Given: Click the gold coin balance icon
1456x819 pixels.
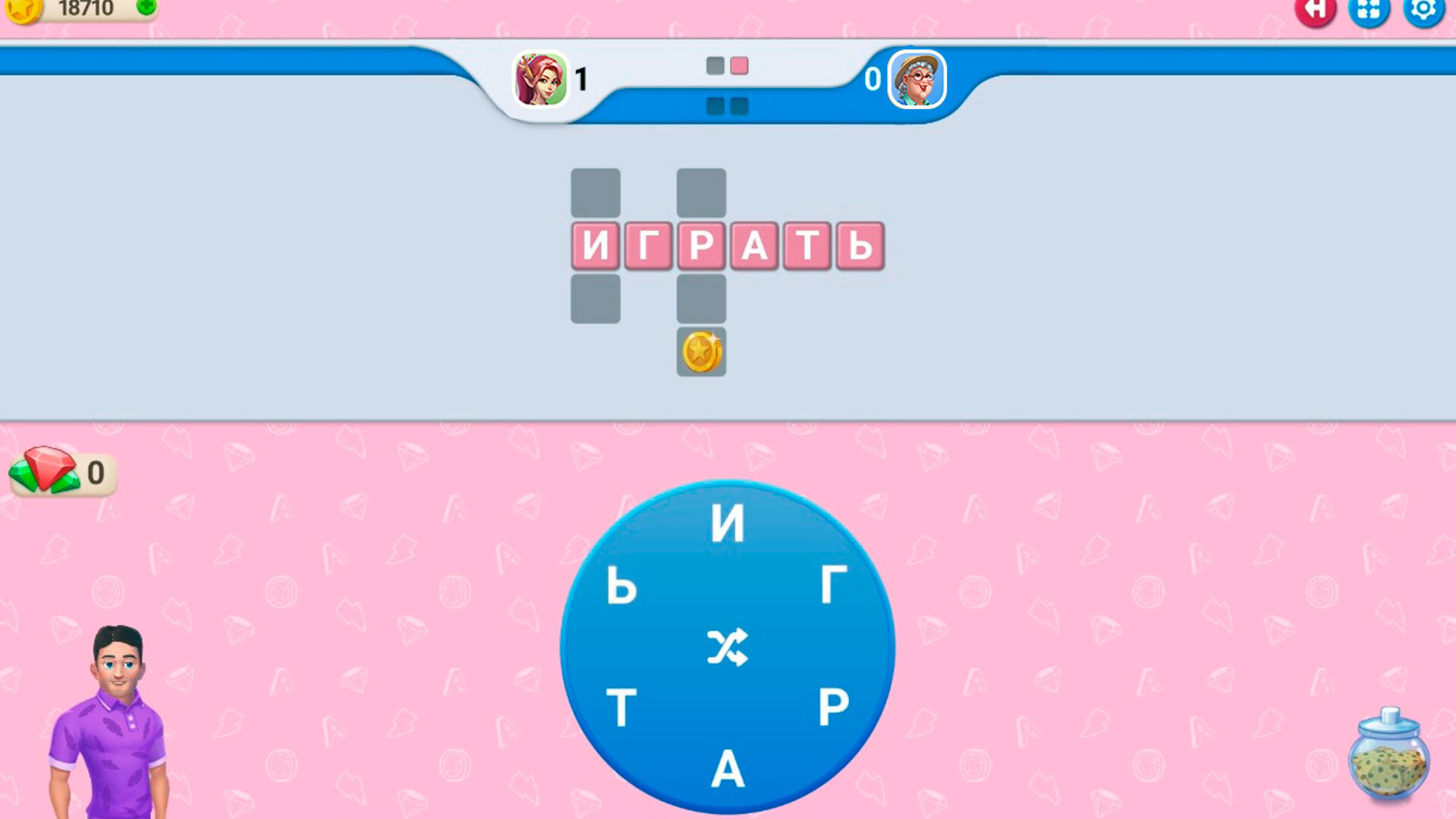Looking at the screenshot, I should 23,11.
